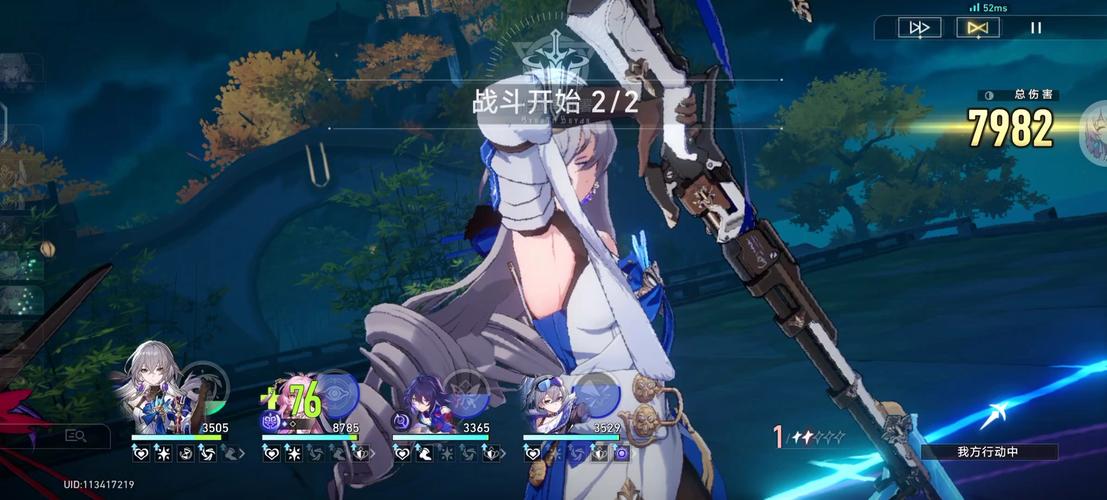
Task: Open the battle details magnifier button
Action: click(x=74, y=435)
